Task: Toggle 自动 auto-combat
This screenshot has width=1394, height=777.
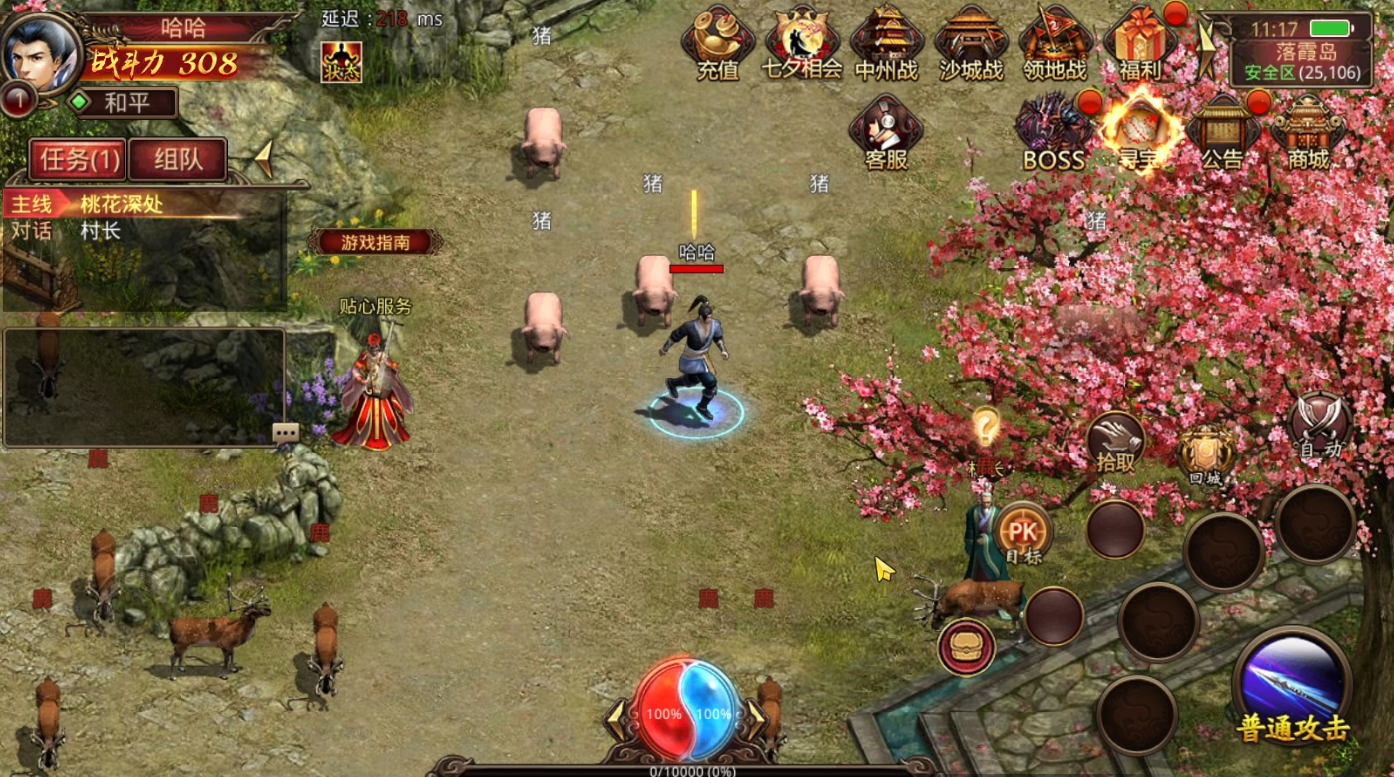Action: (x=1320, y=426)
